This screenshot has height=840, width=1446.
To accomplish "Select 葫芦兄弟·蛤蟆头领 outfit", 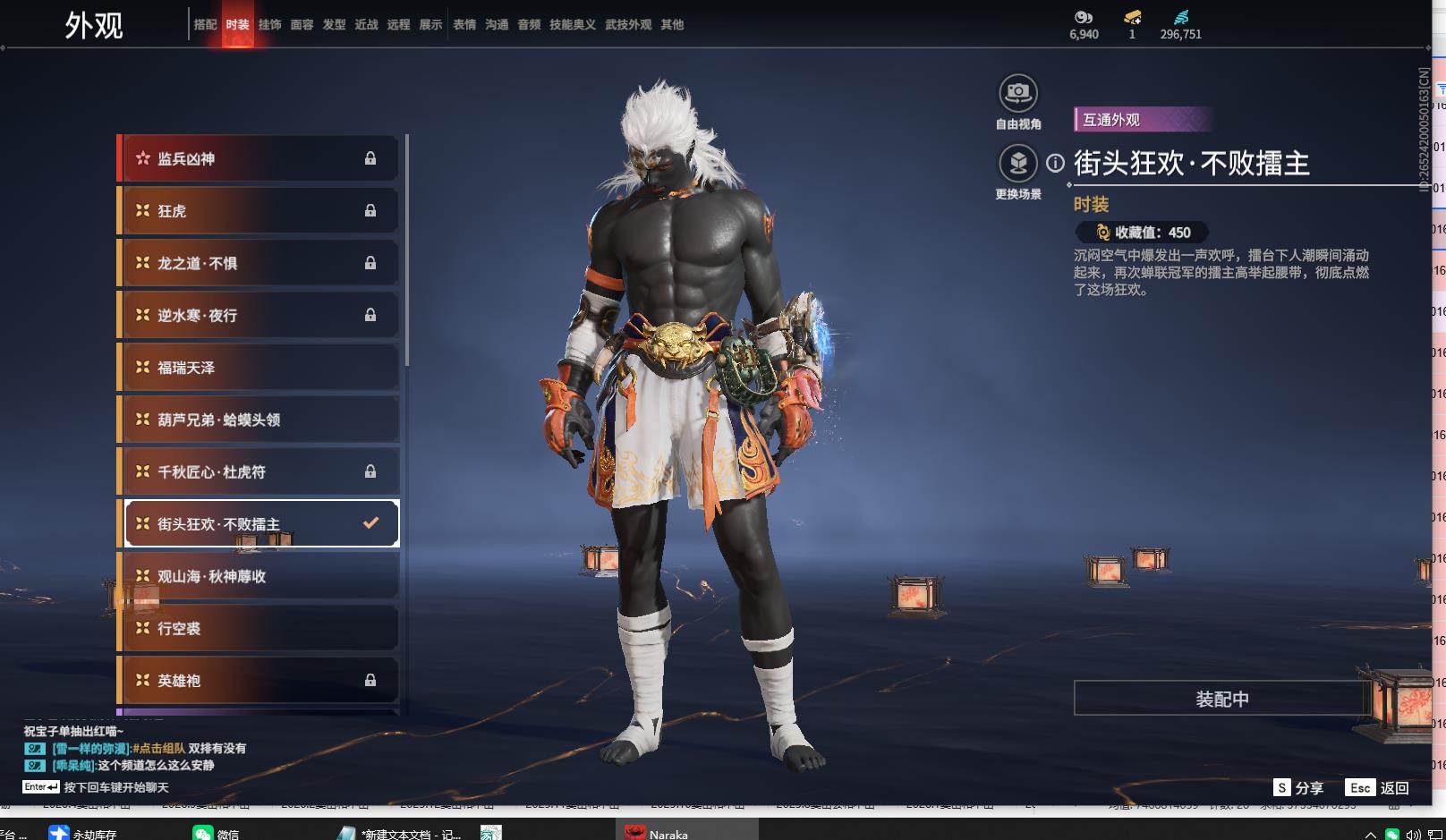I will click(259, 420).
